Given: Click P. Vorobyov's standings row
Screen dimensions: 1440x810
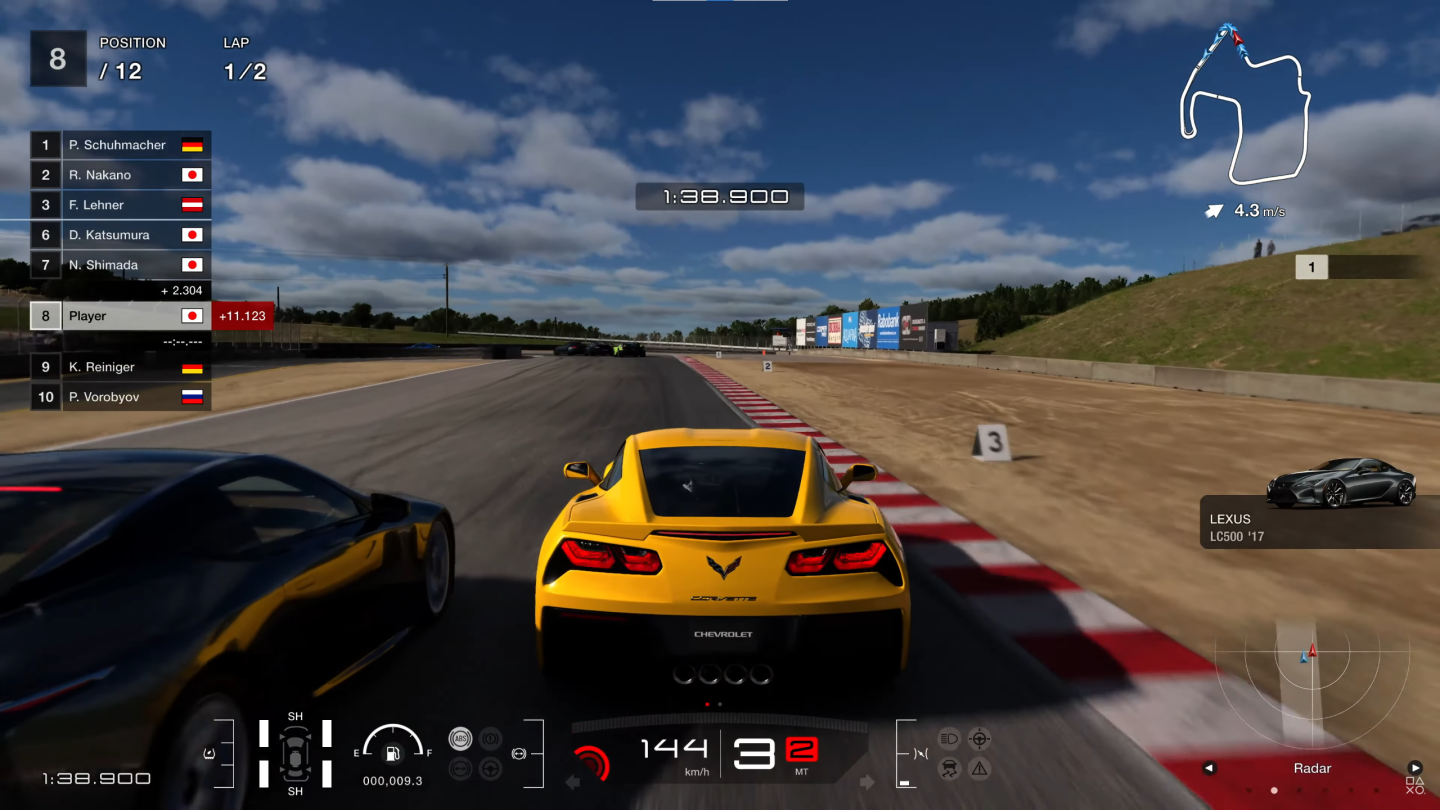Looking at the screenshot, I should [120, 397].
